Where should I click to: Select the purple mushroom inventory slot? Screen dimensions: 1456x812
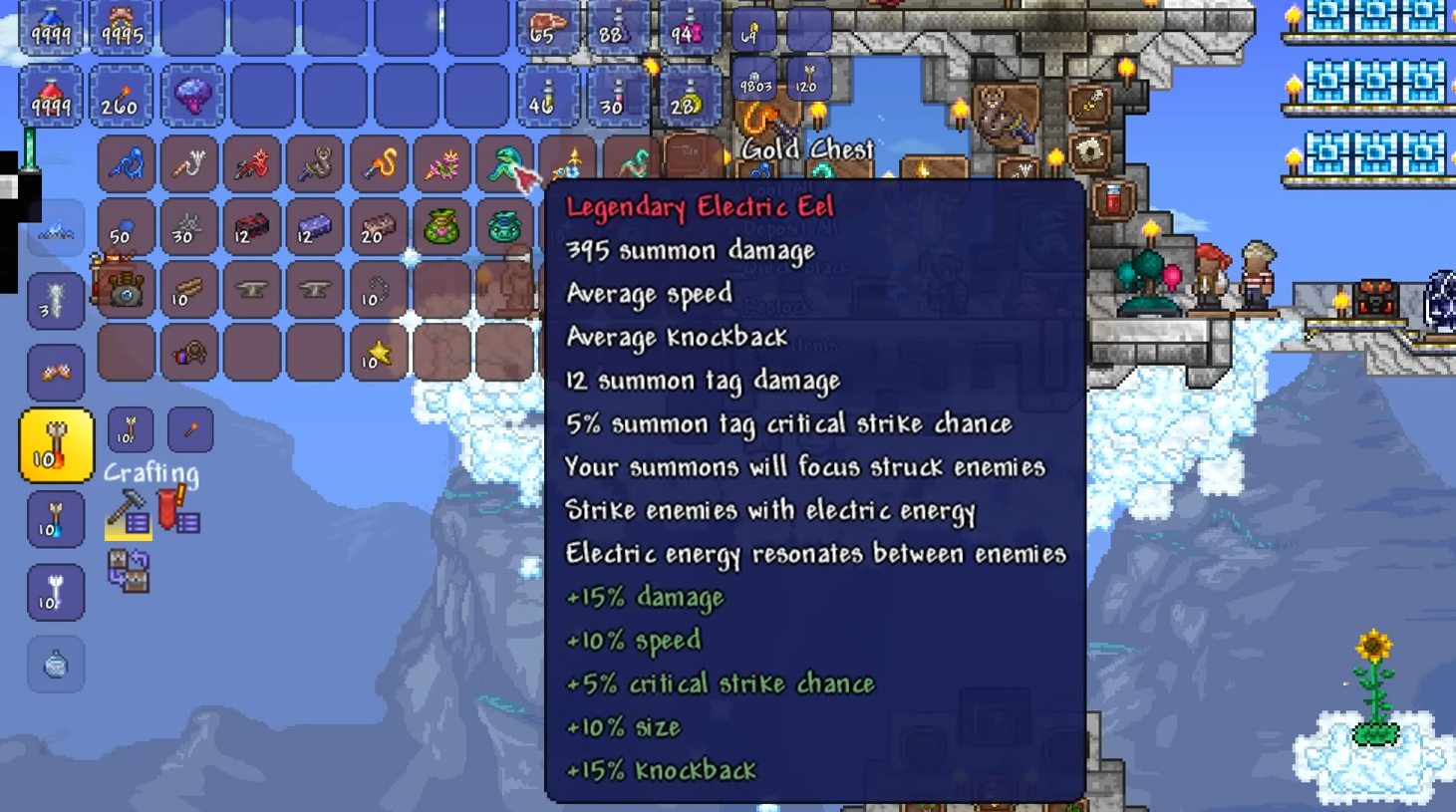(x=192, y=97)
